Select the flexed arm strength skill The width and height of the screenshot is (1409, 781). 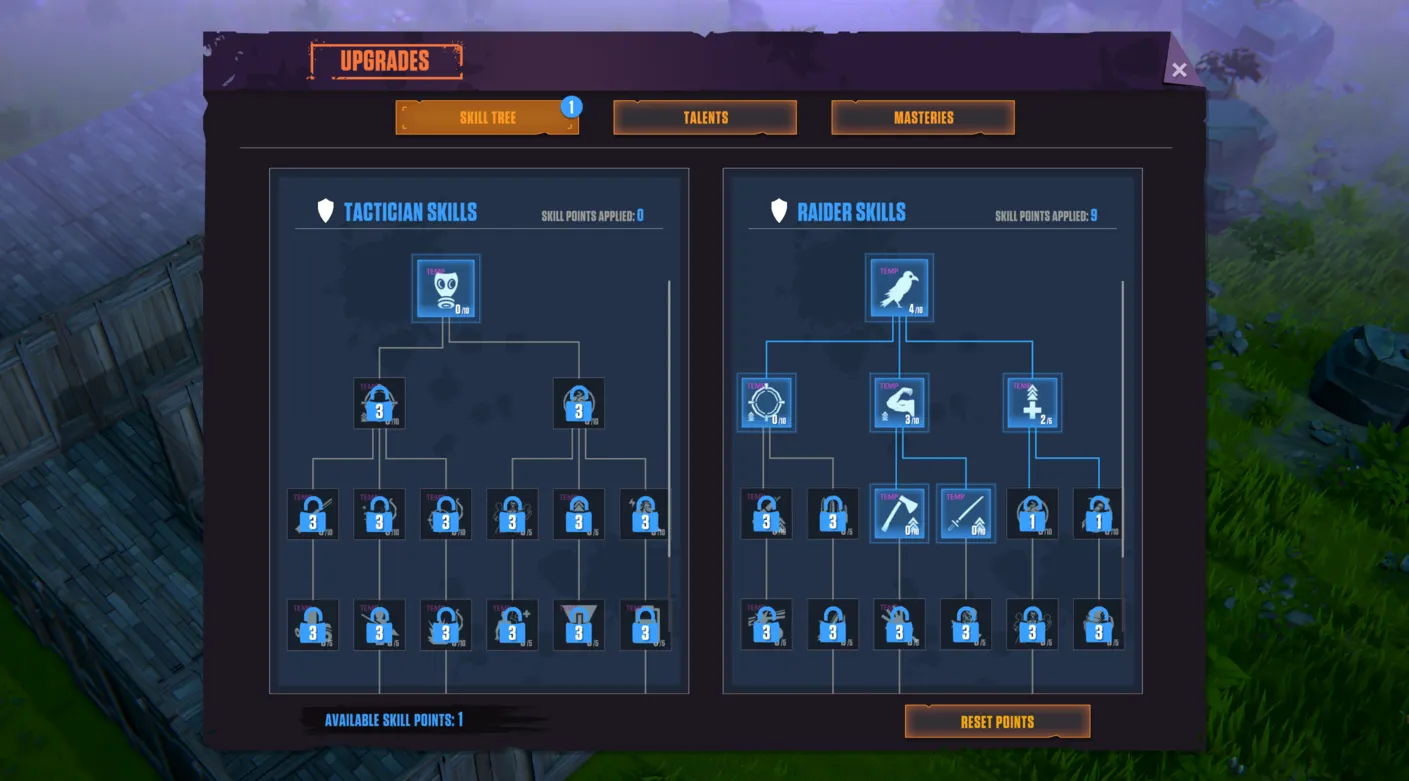[899, 403]
